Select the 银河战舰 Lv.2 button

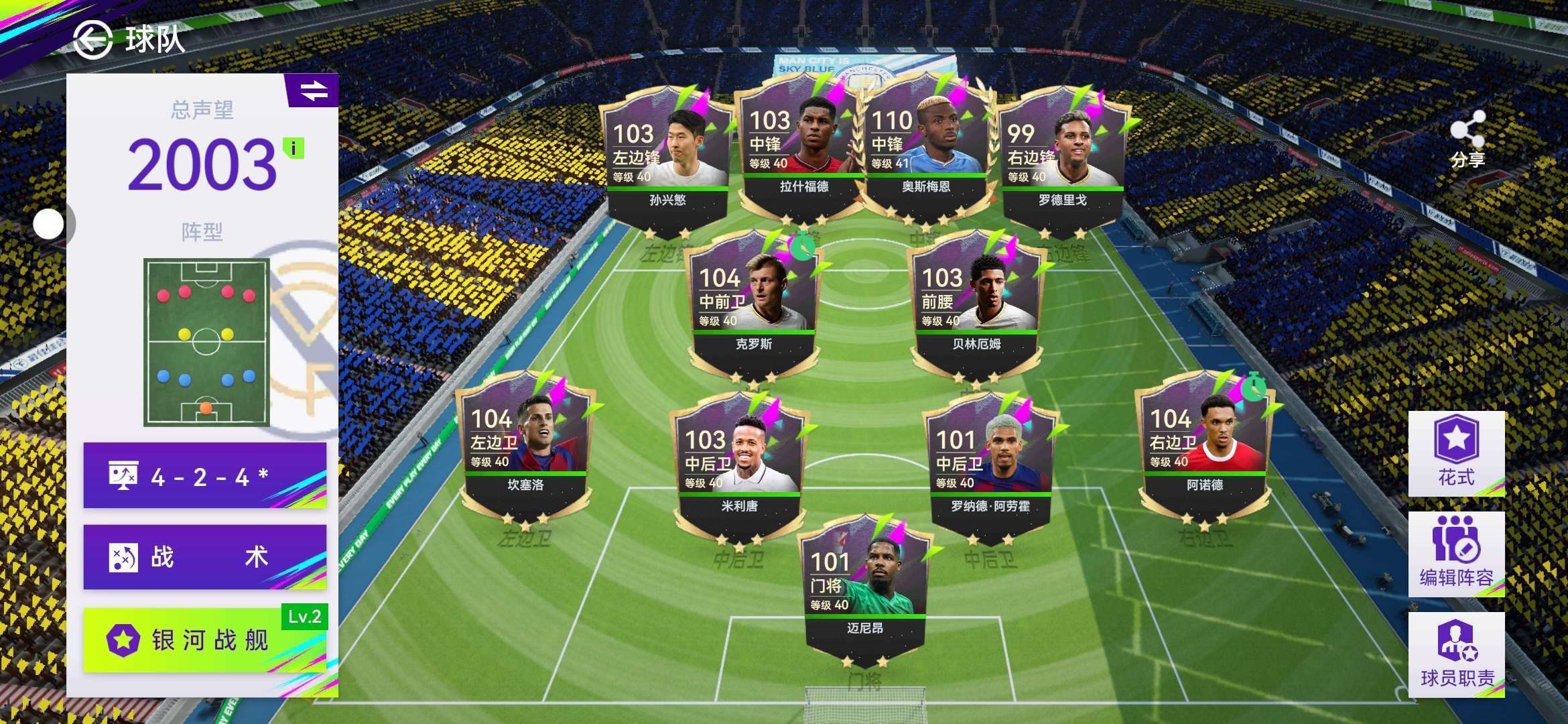click(205, 640)
